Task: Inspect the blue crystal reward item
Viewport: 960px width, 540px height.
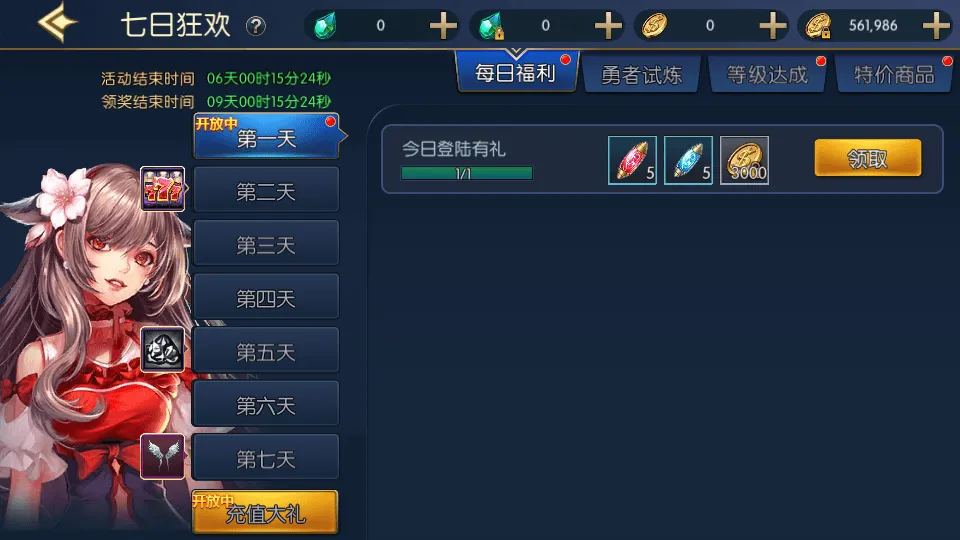Action: (x=688, y=160)
